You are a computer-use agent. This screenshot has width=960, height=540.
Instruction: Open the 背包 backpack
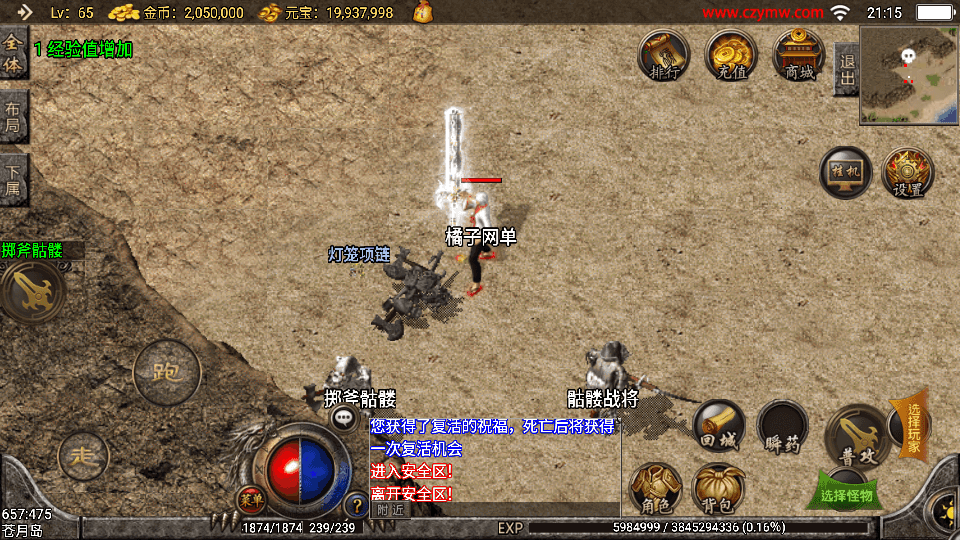click(x=718, y=490)
